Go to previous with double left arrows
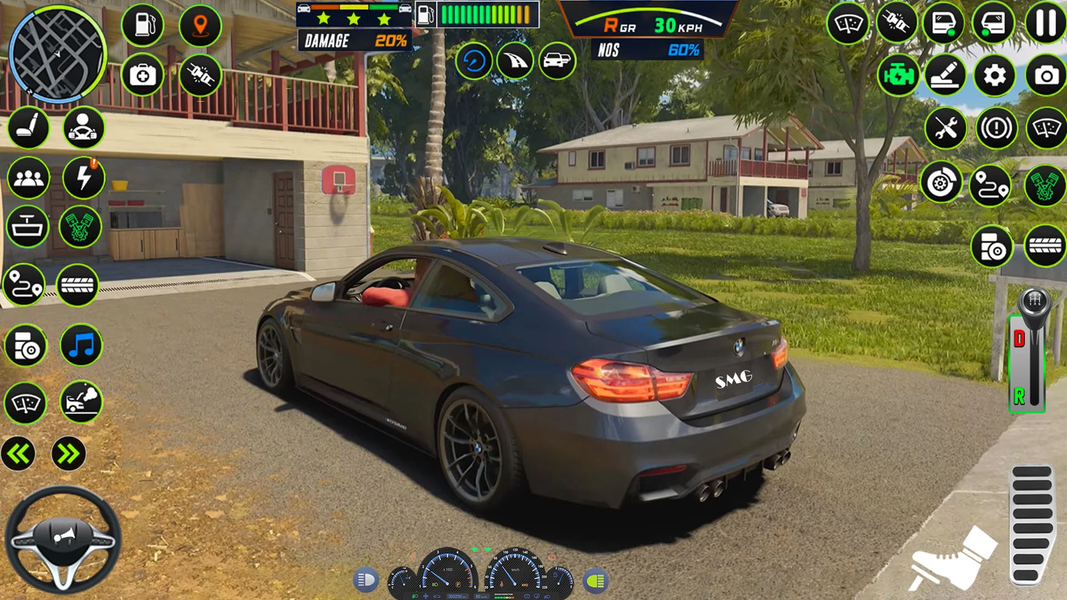 tap(18, 454)
